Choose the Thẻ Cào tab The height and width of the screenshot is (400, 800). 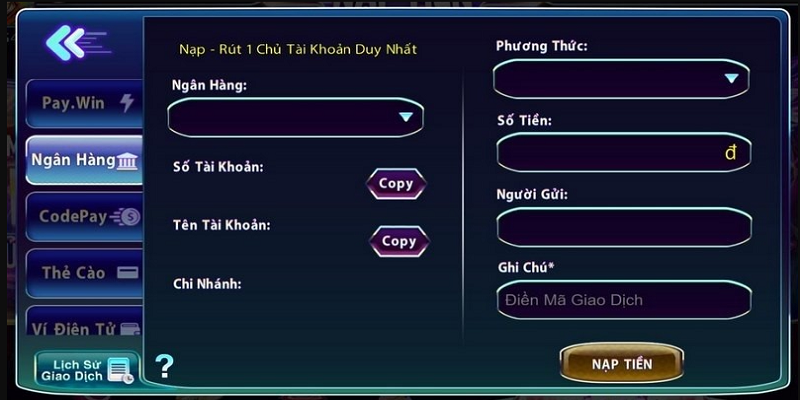85,272
